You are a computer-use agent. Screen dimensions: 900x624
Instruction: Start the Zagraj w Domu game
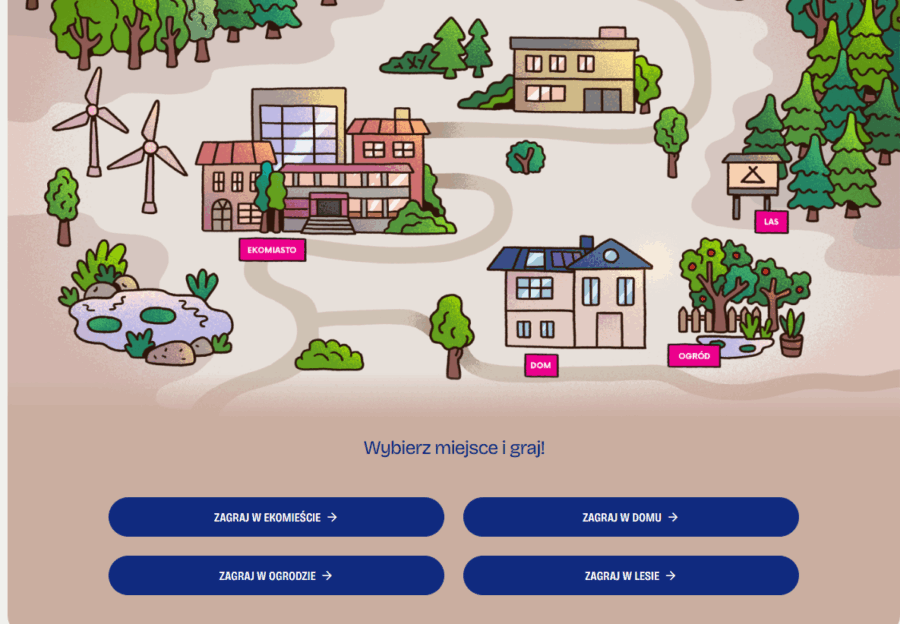pos(630,517)
